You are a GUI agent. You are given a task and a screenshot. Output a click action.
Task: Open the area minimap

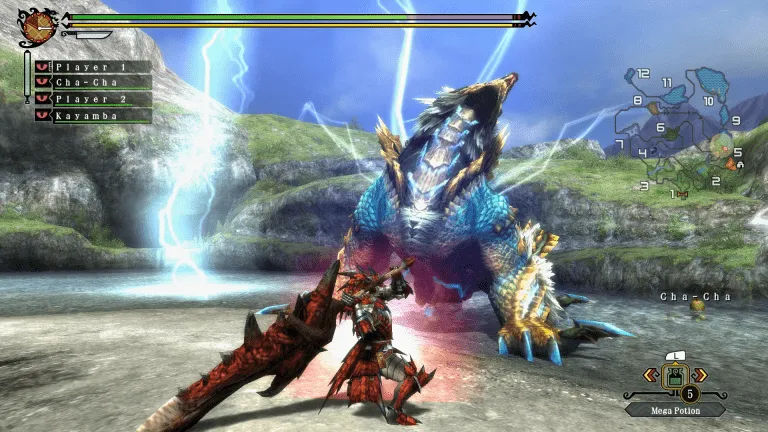(x=683, y=128)
